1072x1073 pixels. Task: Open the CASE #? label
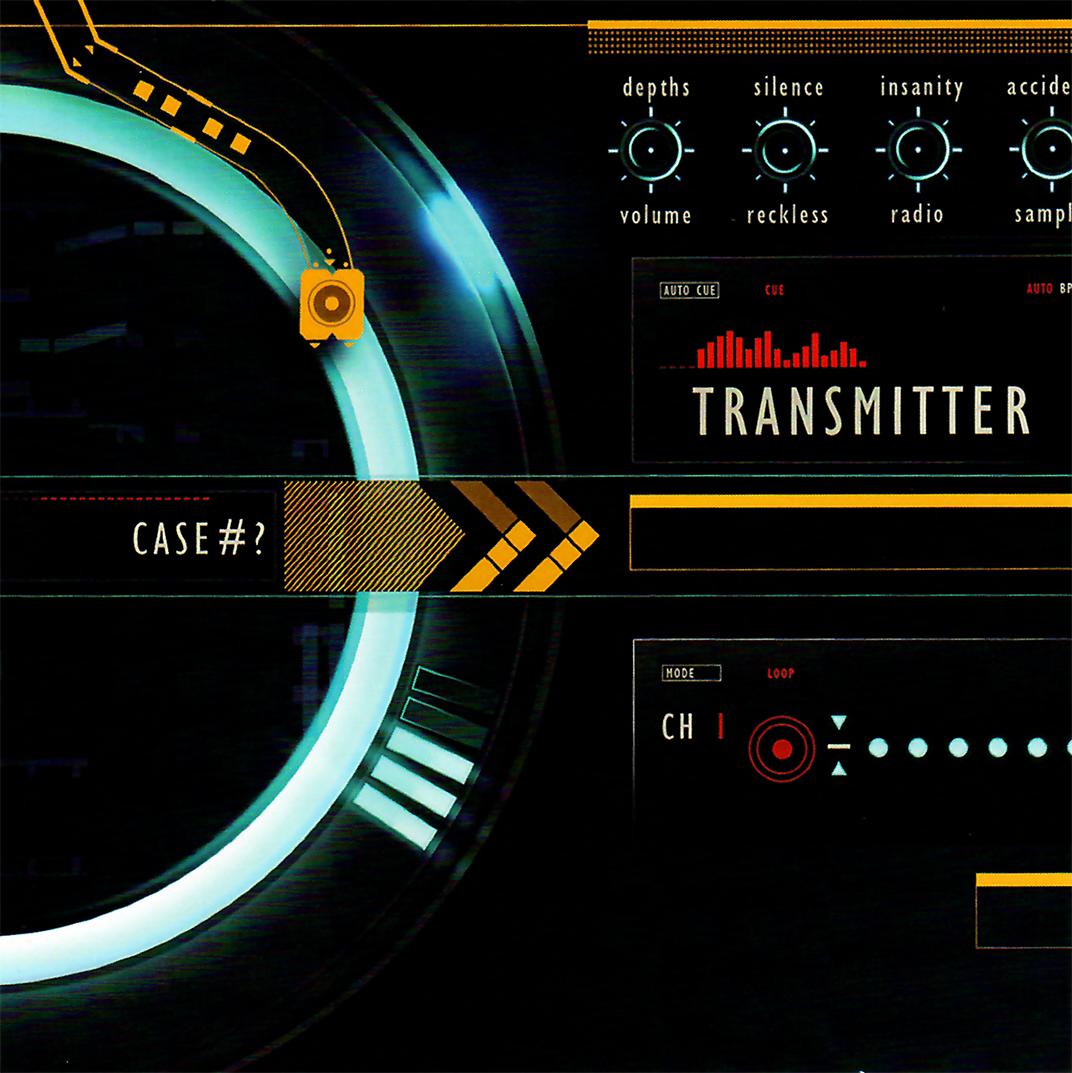(x=200, y=539)
